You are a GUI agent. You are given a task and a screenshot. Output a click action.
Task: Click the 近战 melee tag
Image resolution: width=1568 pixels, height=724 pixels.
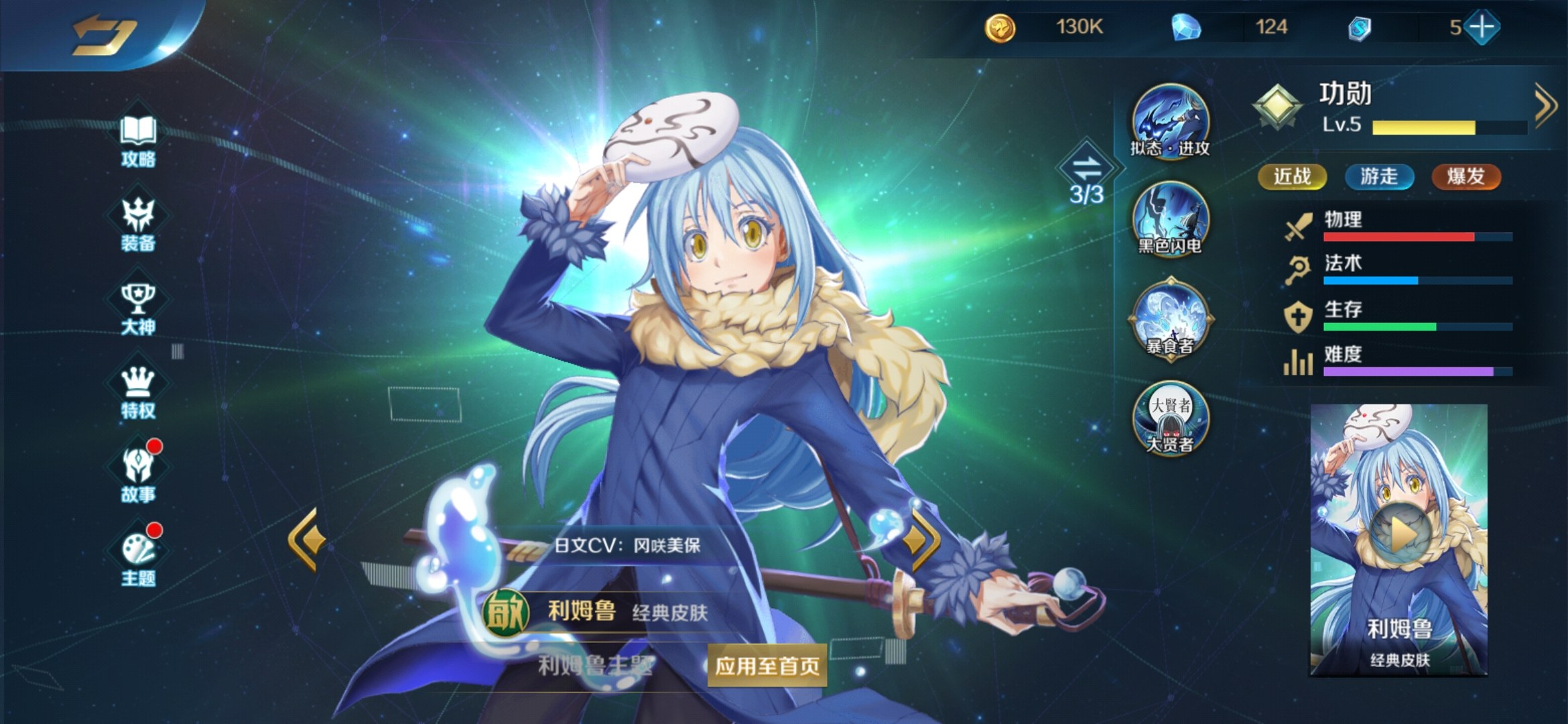(1292, 177)
